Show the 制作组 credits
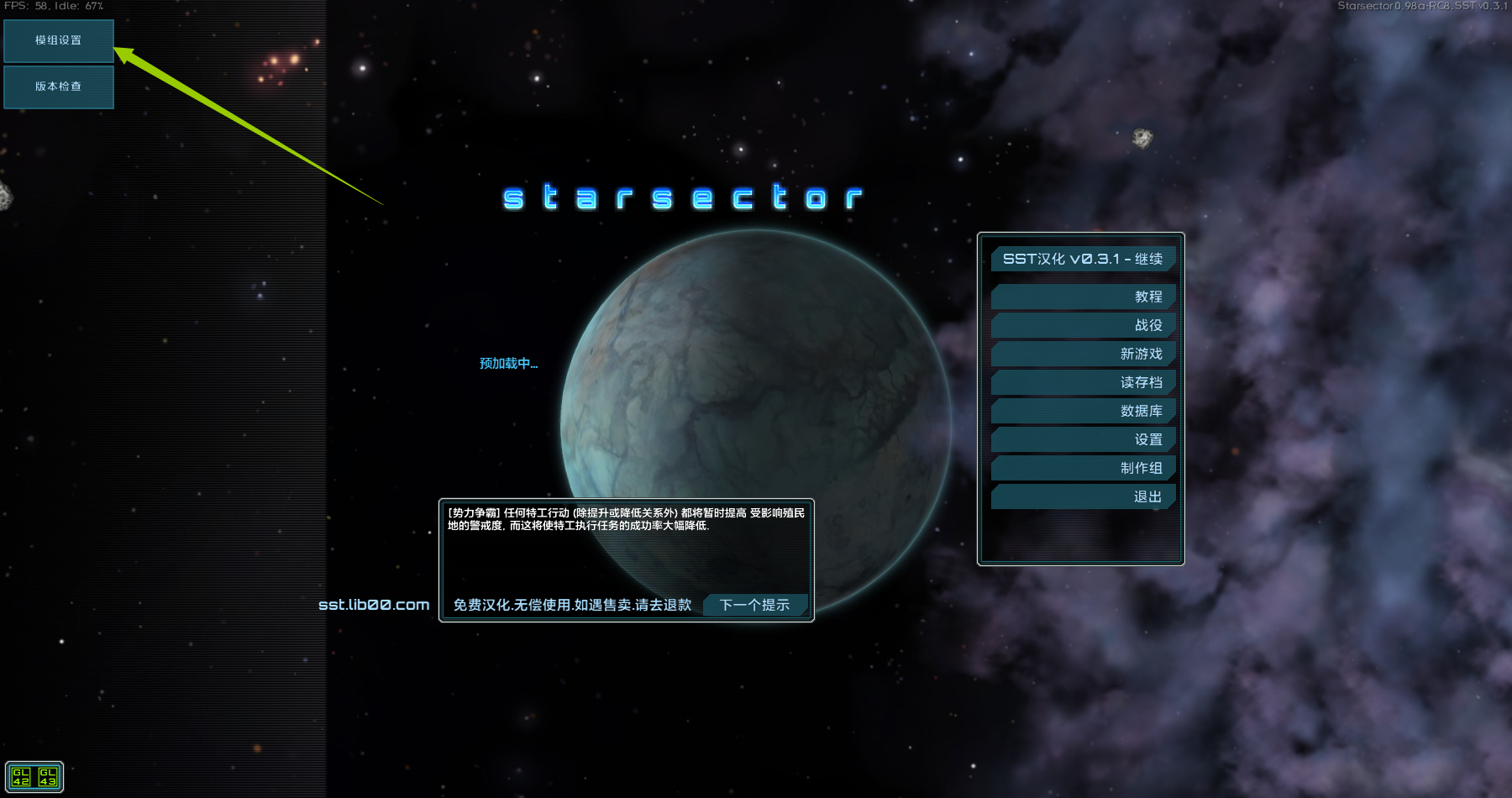The image size is (1512, 798). [1083, 468]
